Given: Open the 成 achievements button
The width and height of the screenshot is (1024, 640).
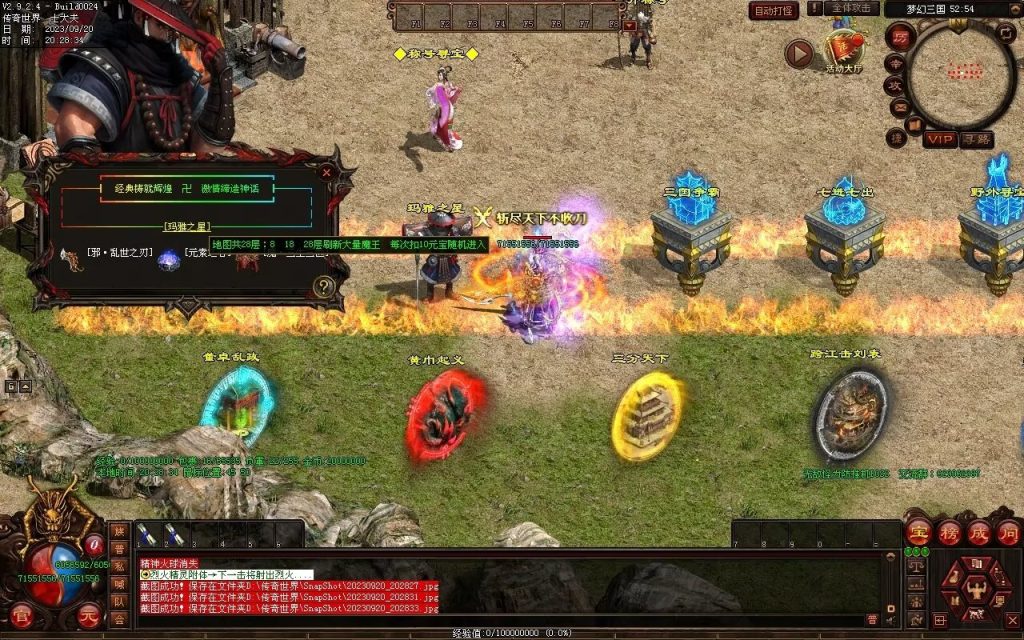Looking at the screenshot, I should coord(978,531).
